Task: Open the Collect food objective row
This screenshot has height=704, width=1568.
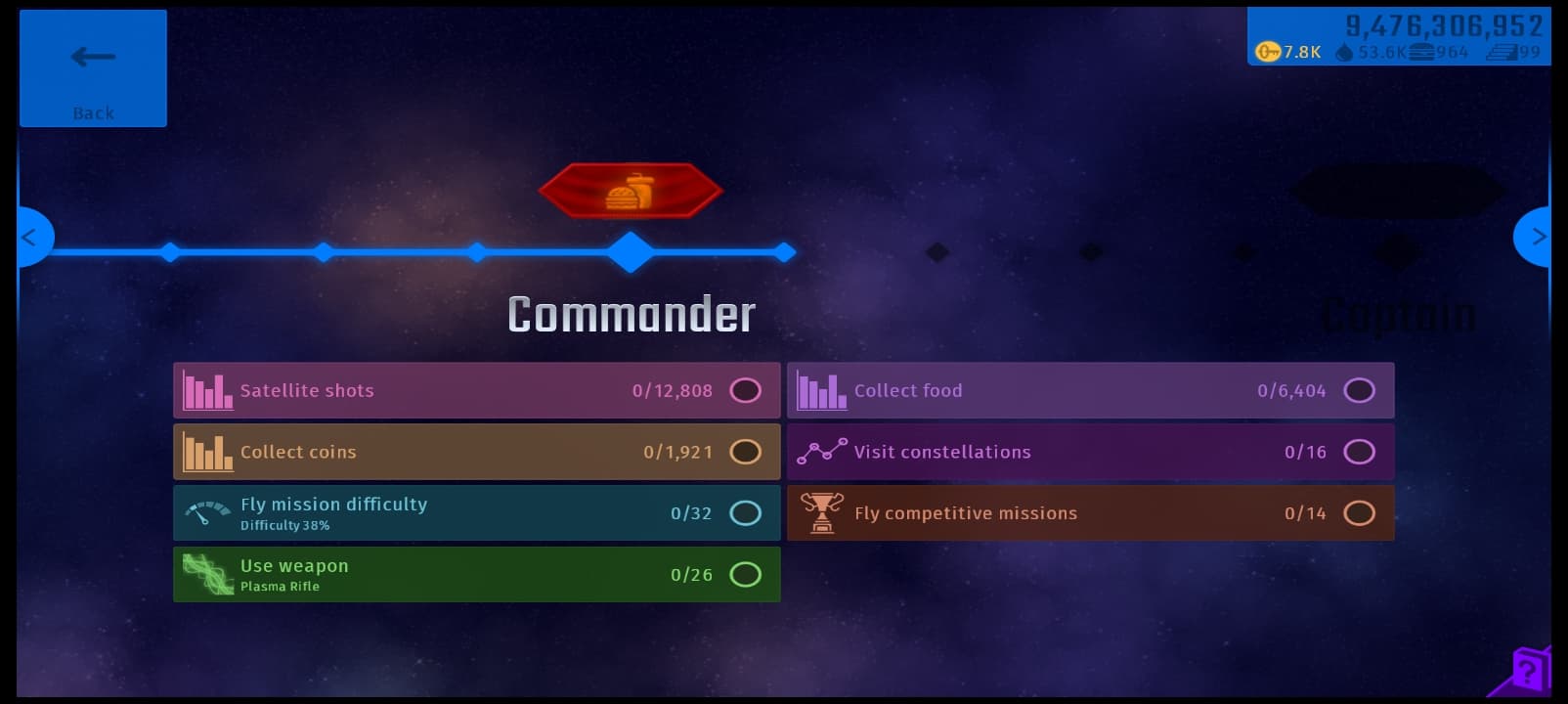Action: pos(1090,391)
